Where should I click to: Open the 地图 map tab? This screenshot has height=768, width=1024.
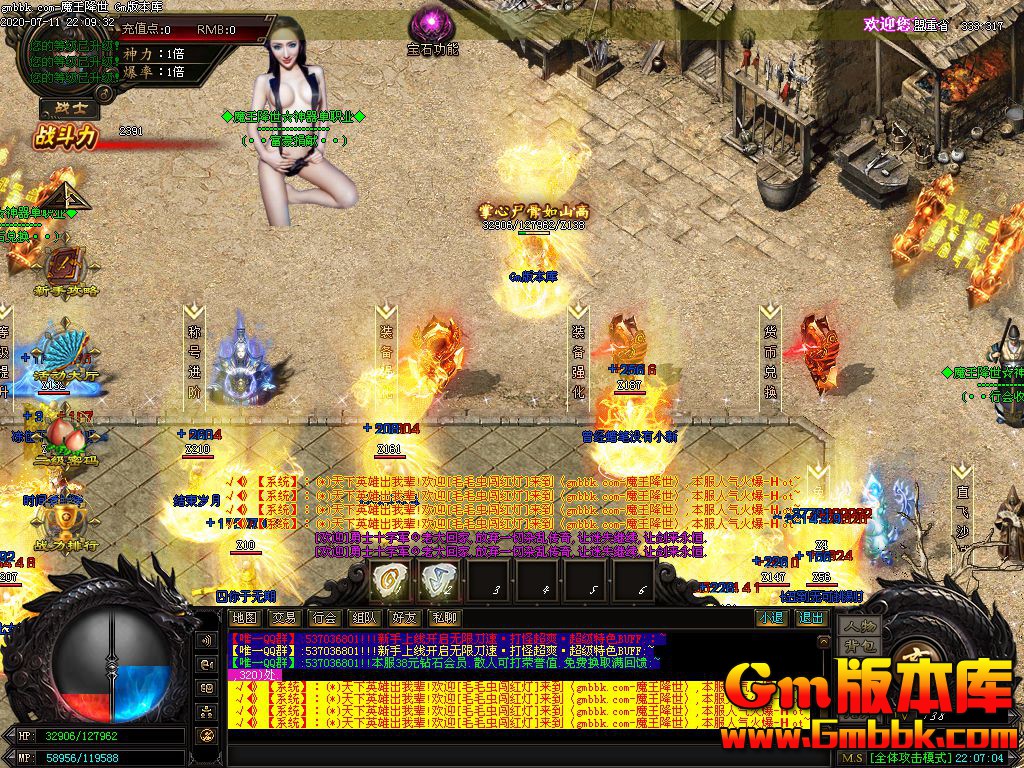click(x=244, y=618)
